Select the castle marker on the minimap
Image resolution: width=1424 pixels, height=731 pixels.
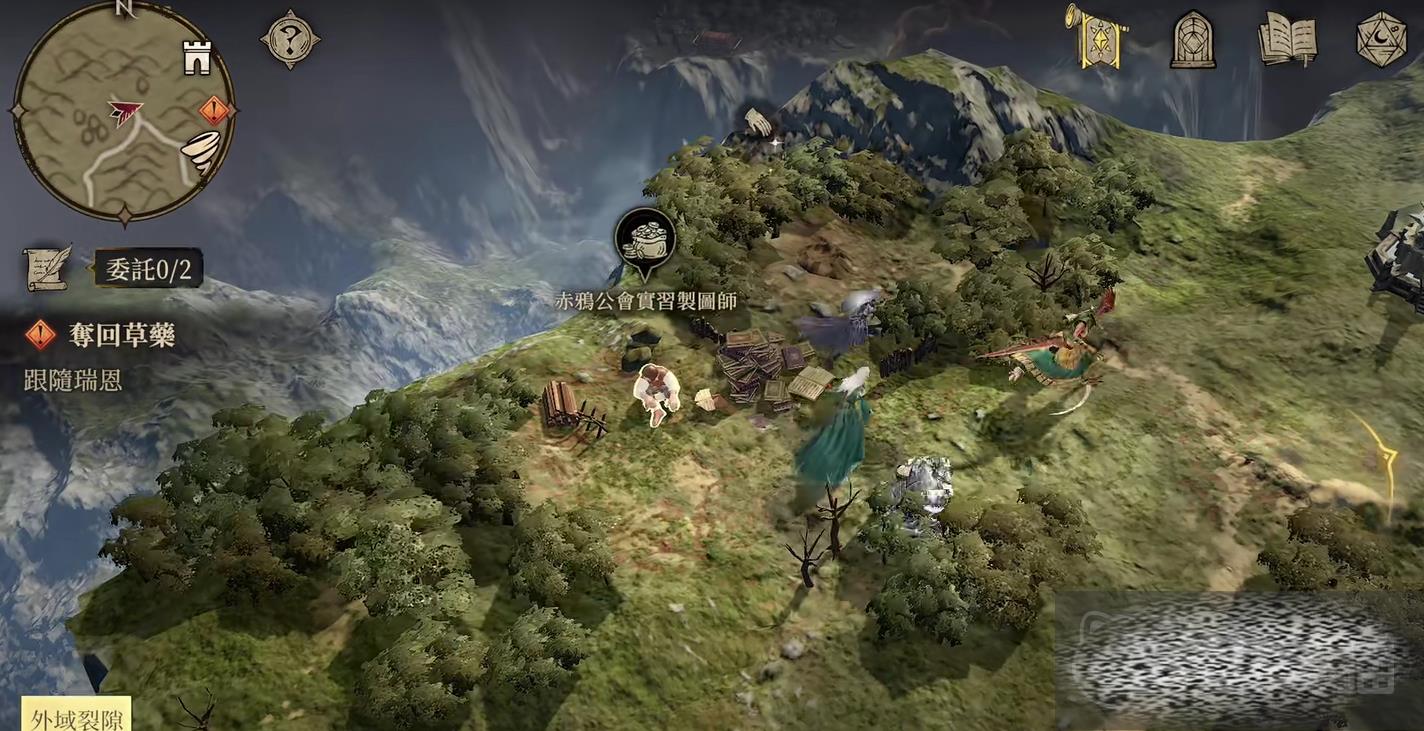click(197, 58)
